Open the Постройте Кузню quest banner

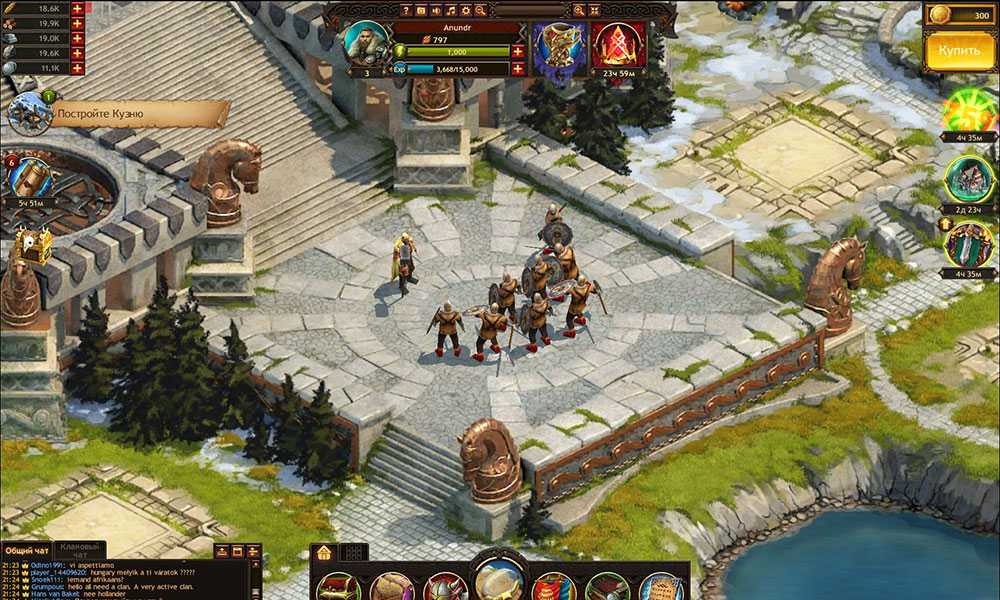(x=138, y=114)
